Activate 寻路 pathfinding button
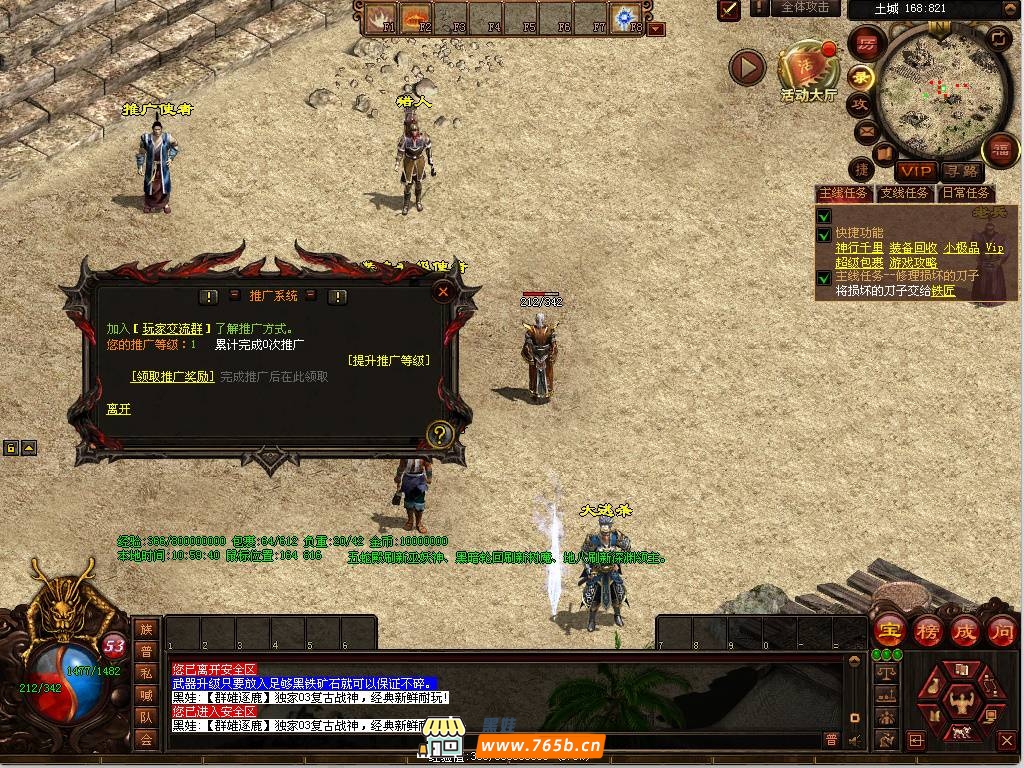The width and height of the screenshot is (1024, 768). pyautogui.click(x=961, y=171)
